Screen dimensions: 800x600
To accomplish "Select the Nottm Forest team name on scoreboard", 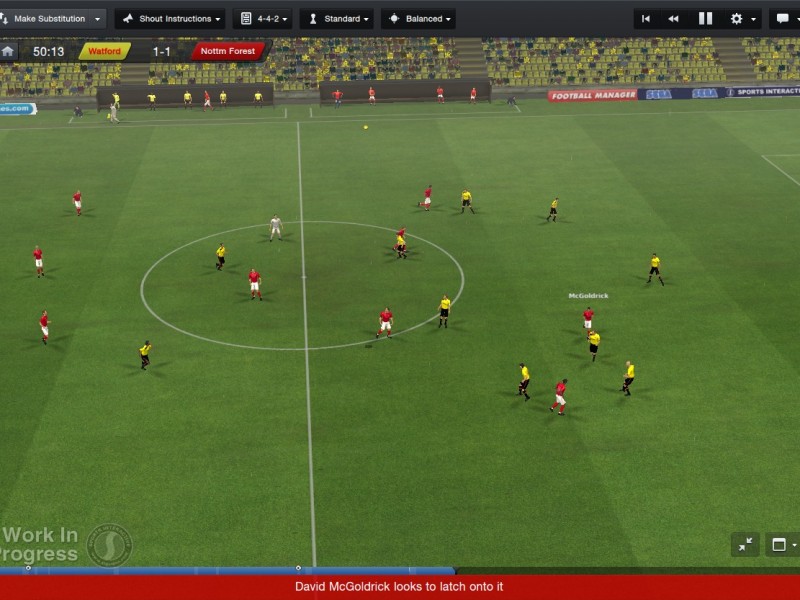I will tap(228, 51).
